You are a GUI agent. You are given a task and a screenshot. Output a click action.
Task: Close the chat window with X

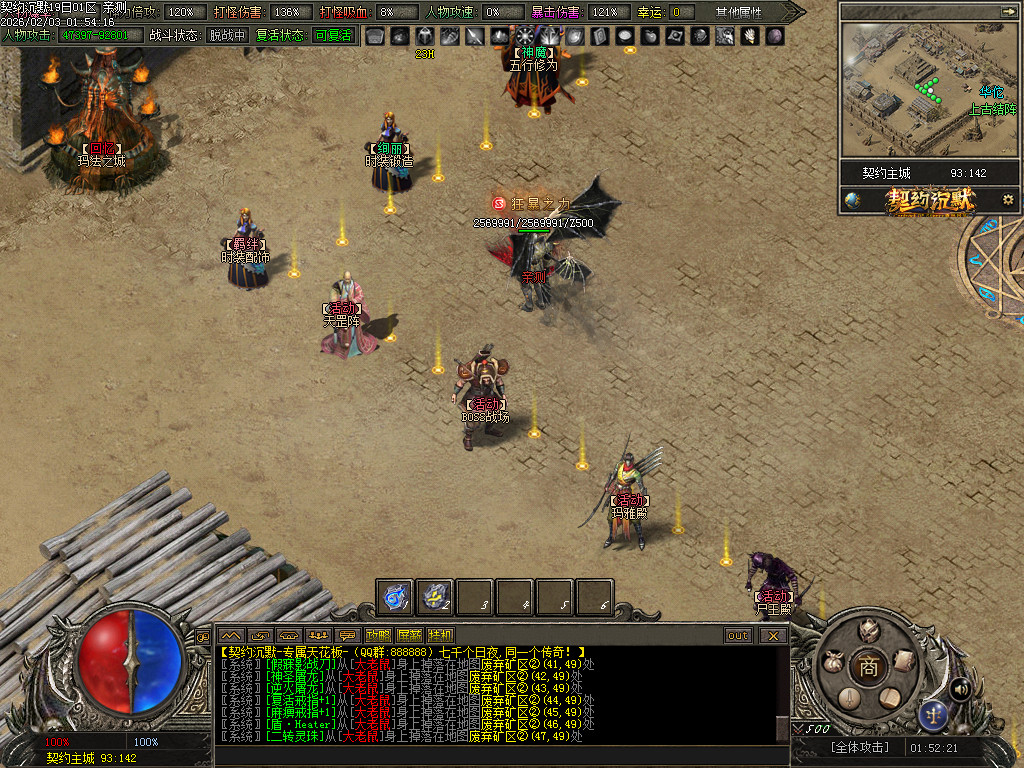pyautogui.click(x=772, y=635)
